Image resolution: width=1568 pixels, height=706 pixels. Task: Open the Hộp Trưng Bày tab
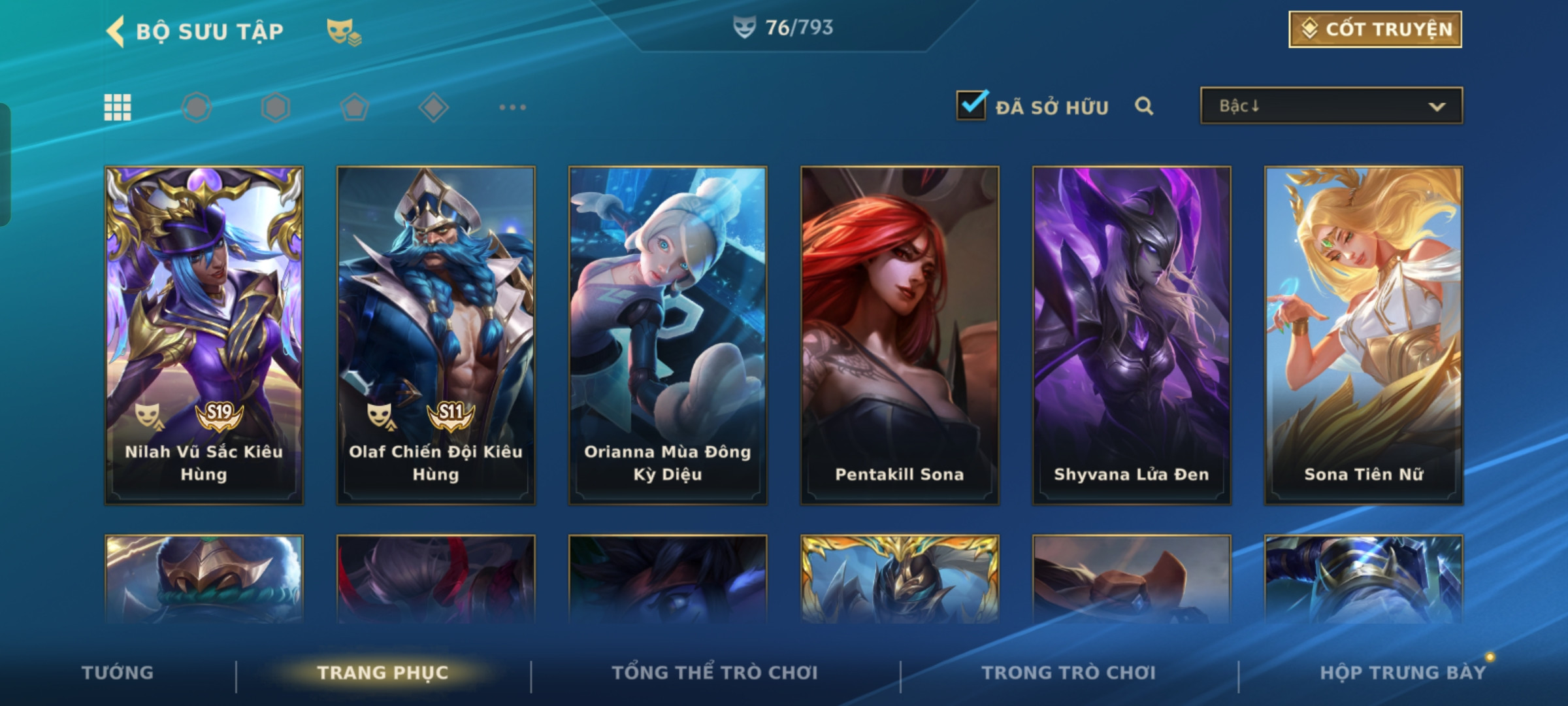coord(1403,673)
